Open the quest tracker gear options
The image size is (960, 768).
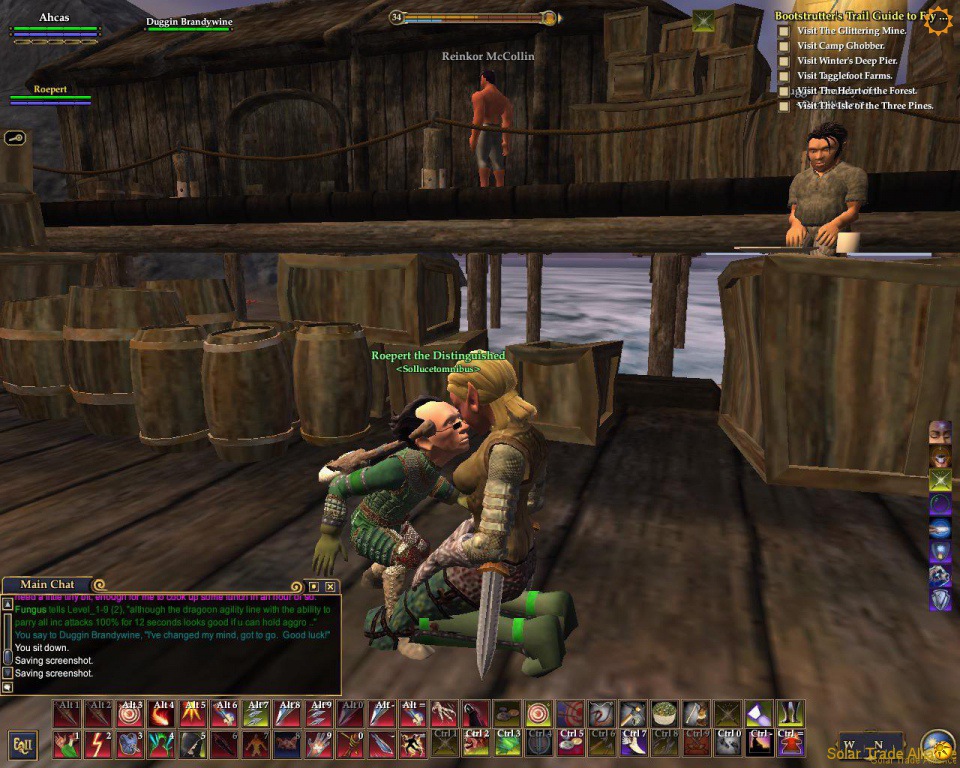click(938, 20)
